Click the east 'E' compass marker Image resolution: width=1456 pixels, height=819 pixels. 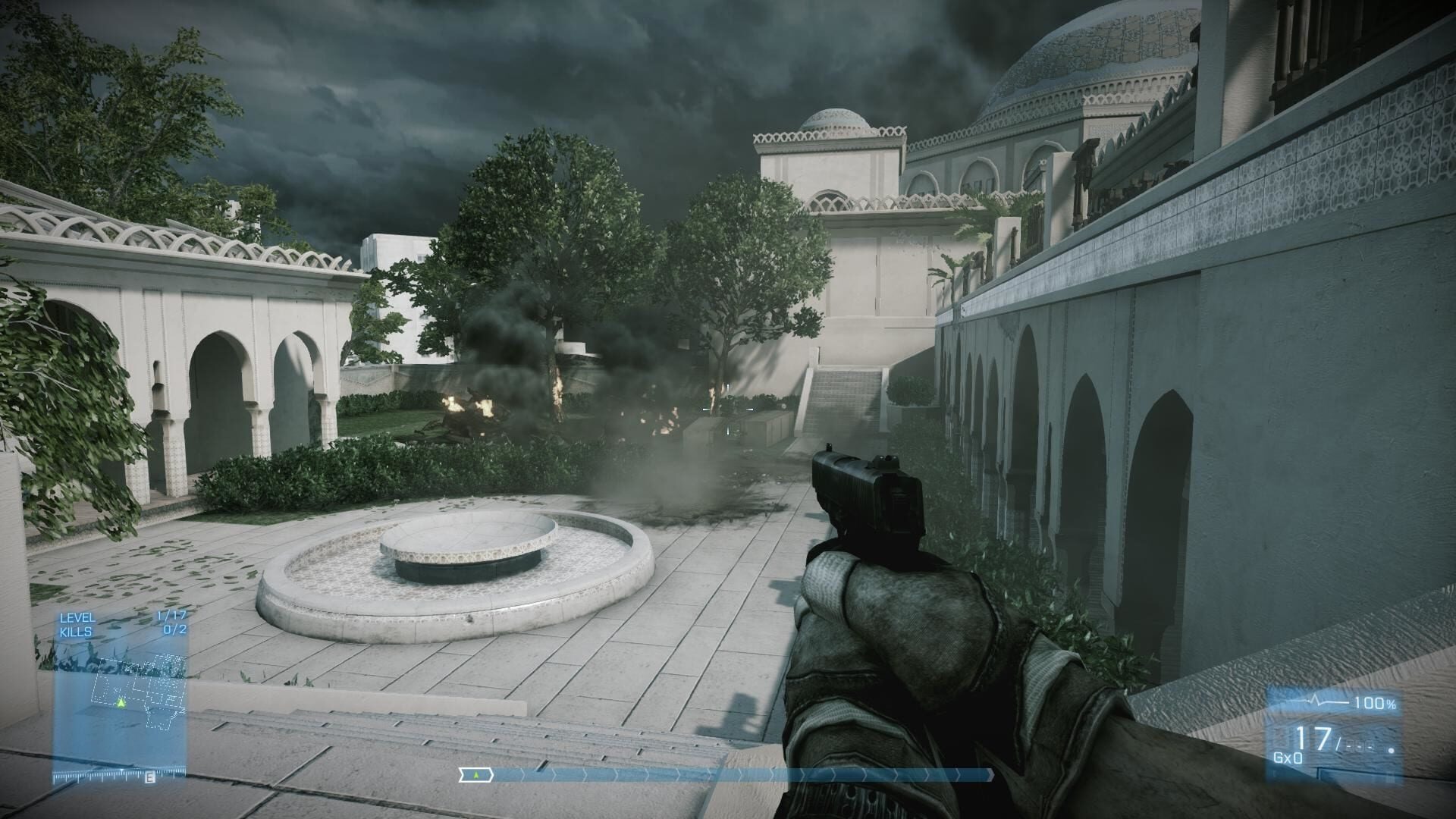[x=149, y=777]
